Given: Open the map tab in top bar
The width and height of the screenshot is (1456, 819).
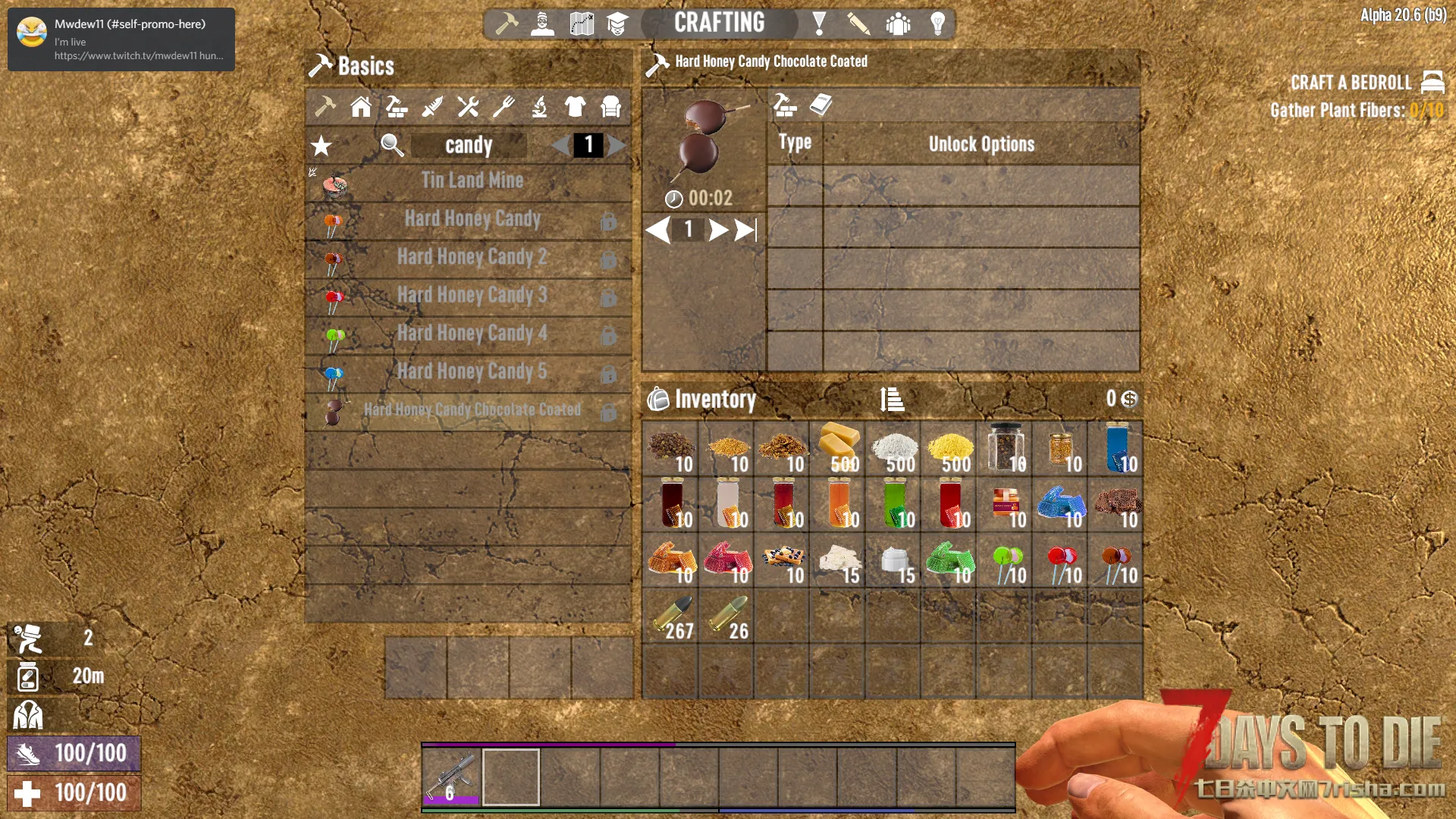Looking at the screenshot, I should (582, 24).
